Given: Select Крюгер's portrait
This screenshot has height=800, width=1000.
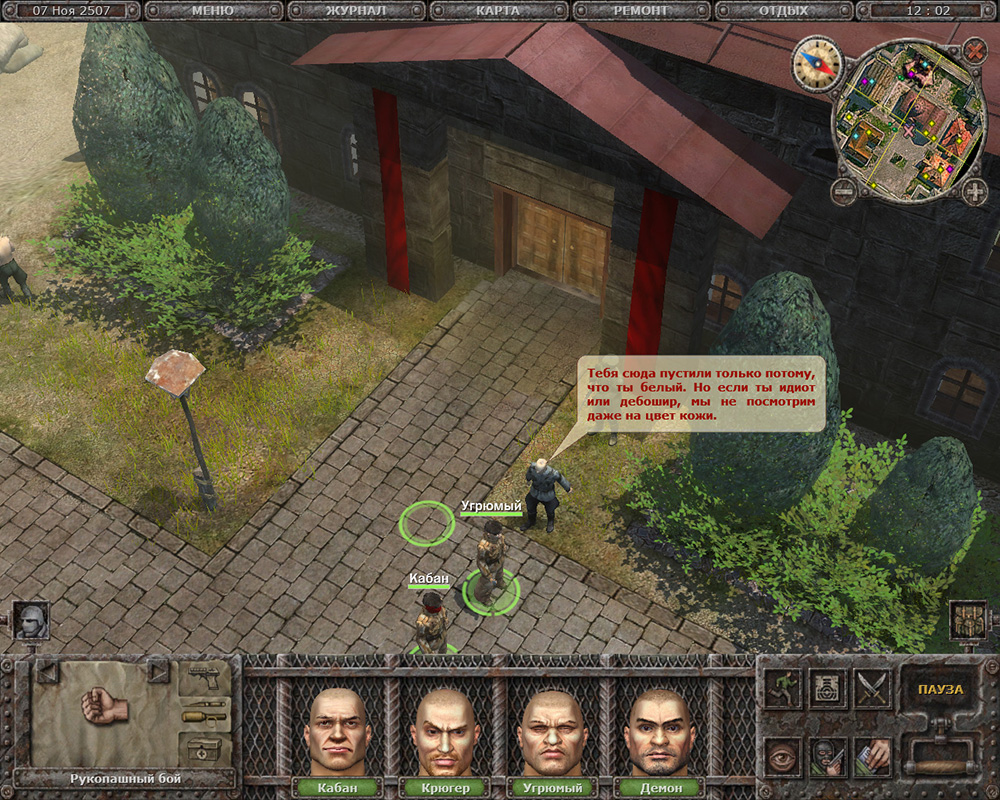Looking at the screenshot, I should (x=444, y=731).
